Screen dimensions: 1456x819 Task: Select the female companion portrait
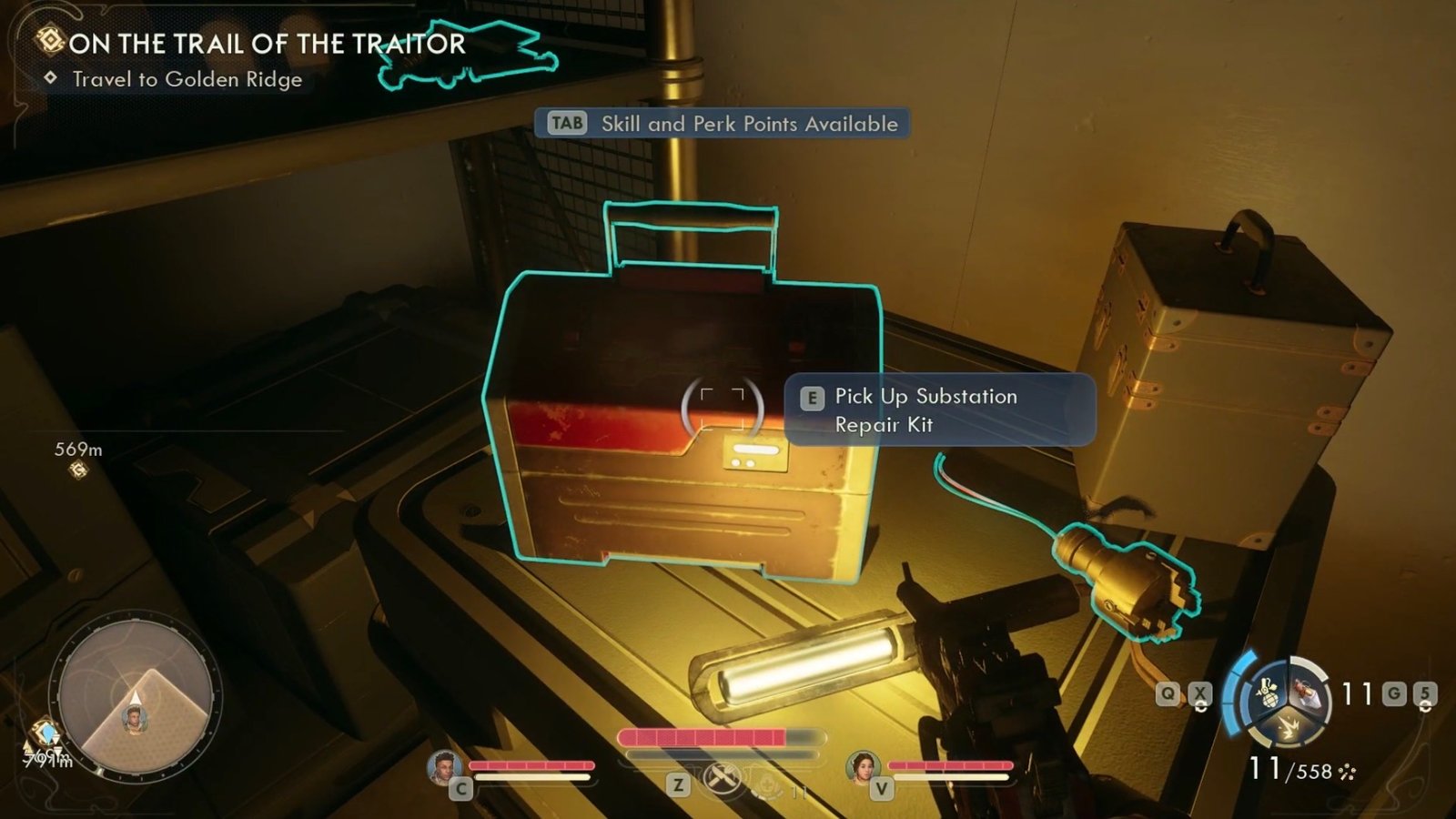tap(862, 768)
